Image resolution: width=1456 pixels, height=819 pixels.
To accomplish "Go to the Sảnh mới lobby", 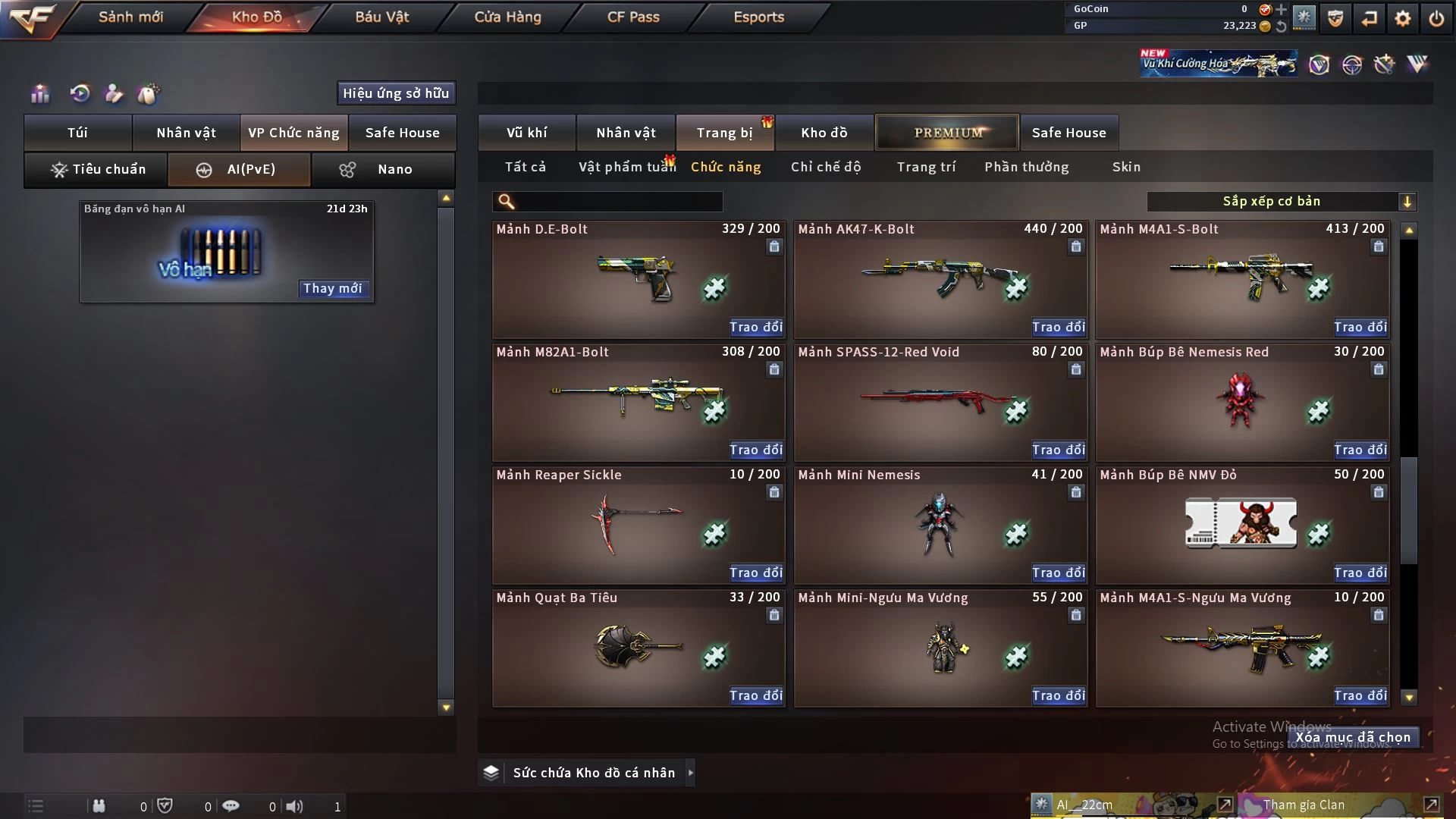I will (130, 17).
